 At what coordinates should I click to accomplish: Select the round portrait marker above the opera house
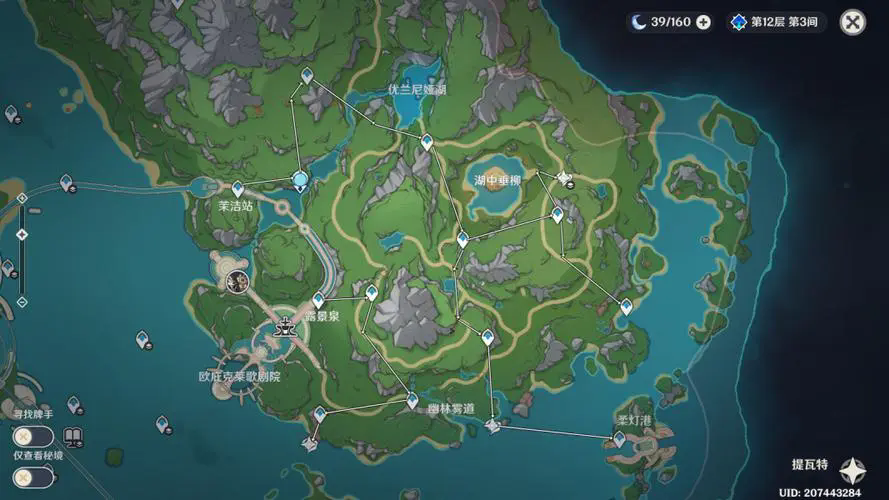[238, 281]
